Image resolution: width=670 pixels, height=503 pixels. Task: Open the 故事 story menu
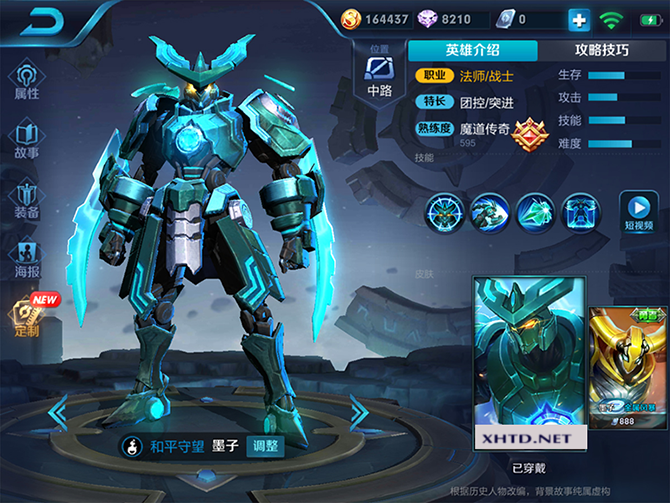[x=27, y=140]
